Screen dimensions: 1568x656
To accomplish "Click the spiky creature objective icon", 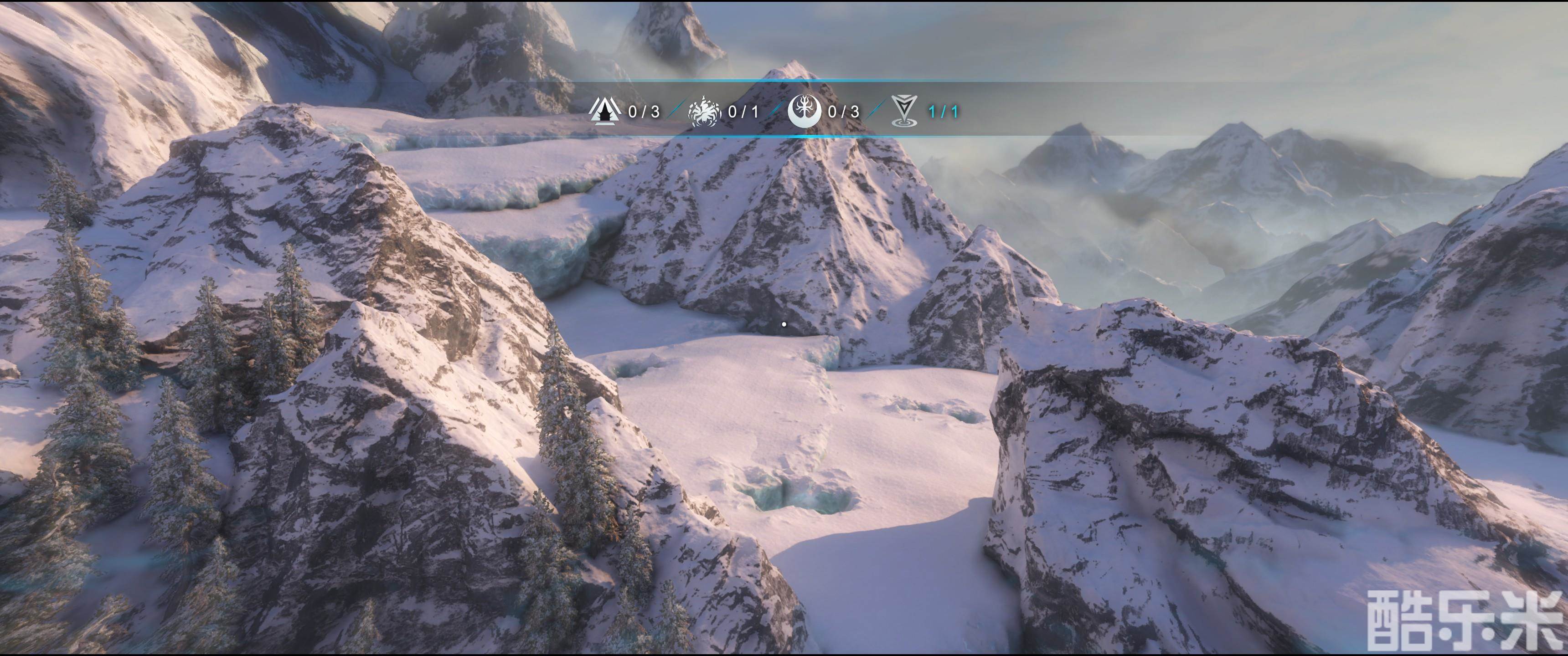I will [x=704, y=111].
